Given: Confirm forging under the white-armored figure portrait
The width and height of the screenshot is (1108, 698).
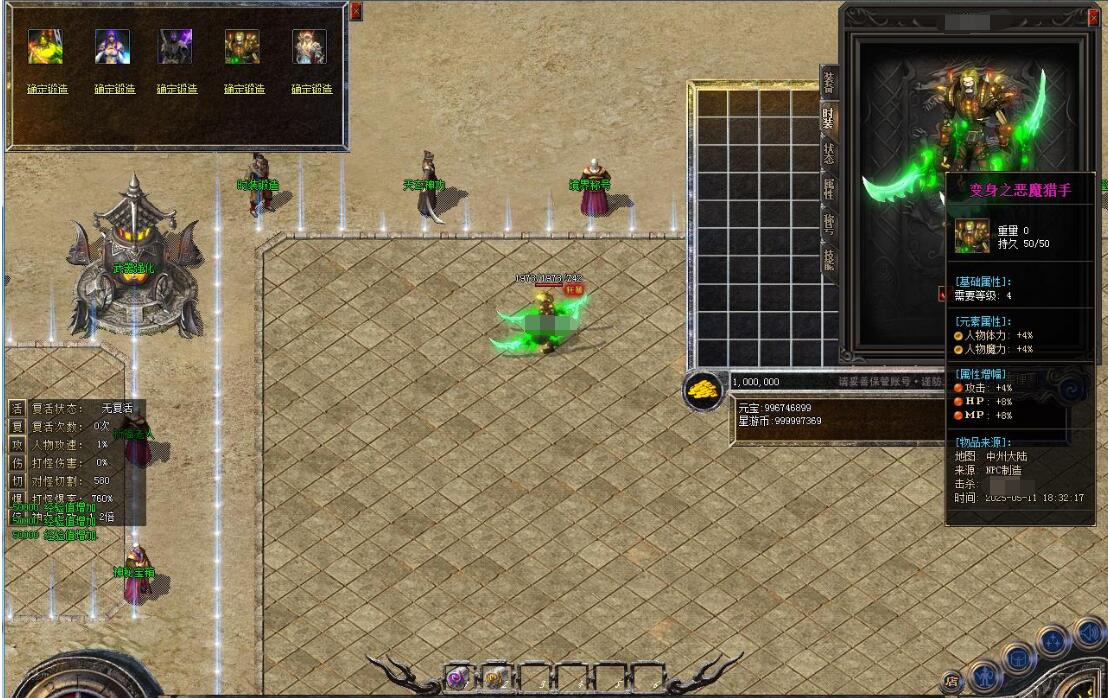Looking at the screenshot, I should click(311, 89).
